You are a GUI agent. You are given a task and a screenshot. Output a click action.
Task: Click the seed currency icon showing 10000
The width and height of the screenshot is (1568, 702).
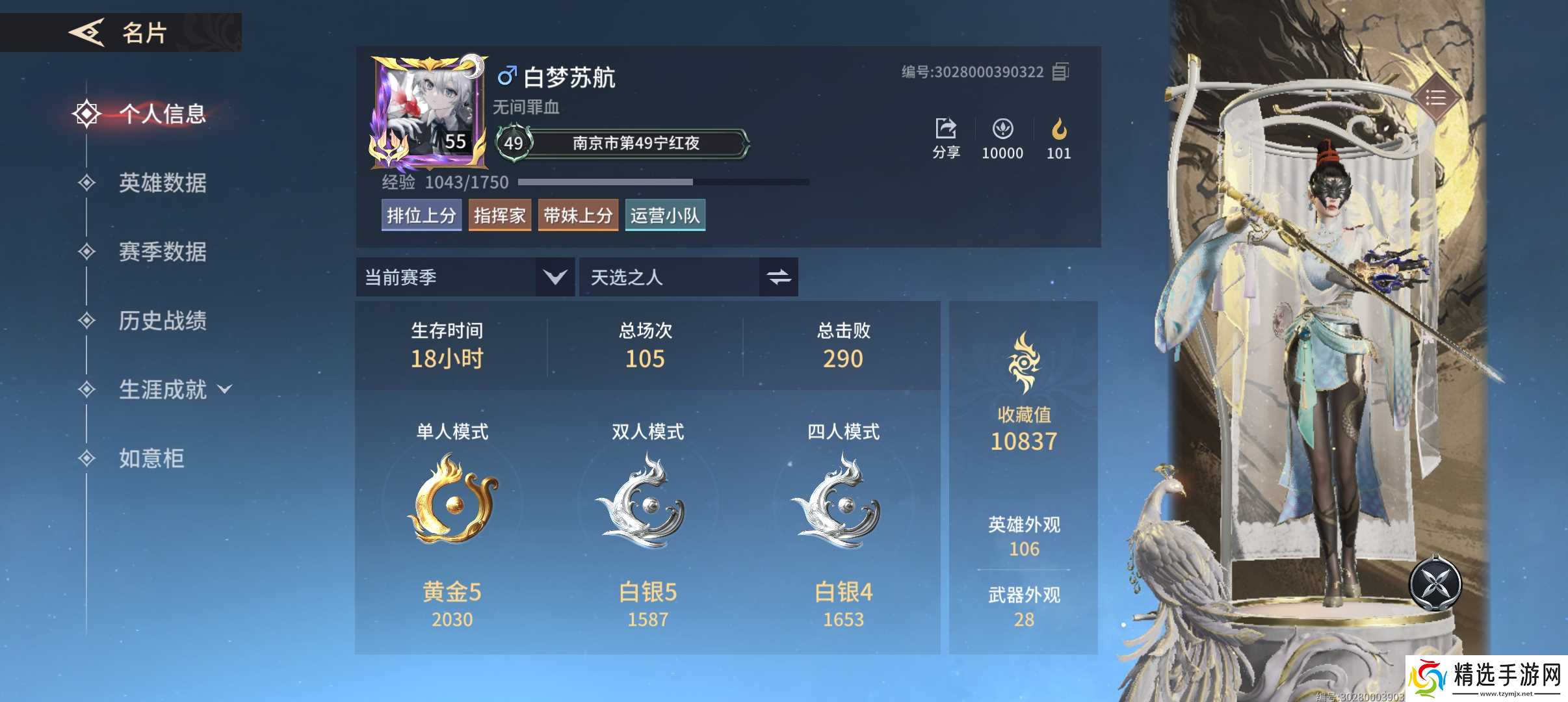pos(1002,128)
